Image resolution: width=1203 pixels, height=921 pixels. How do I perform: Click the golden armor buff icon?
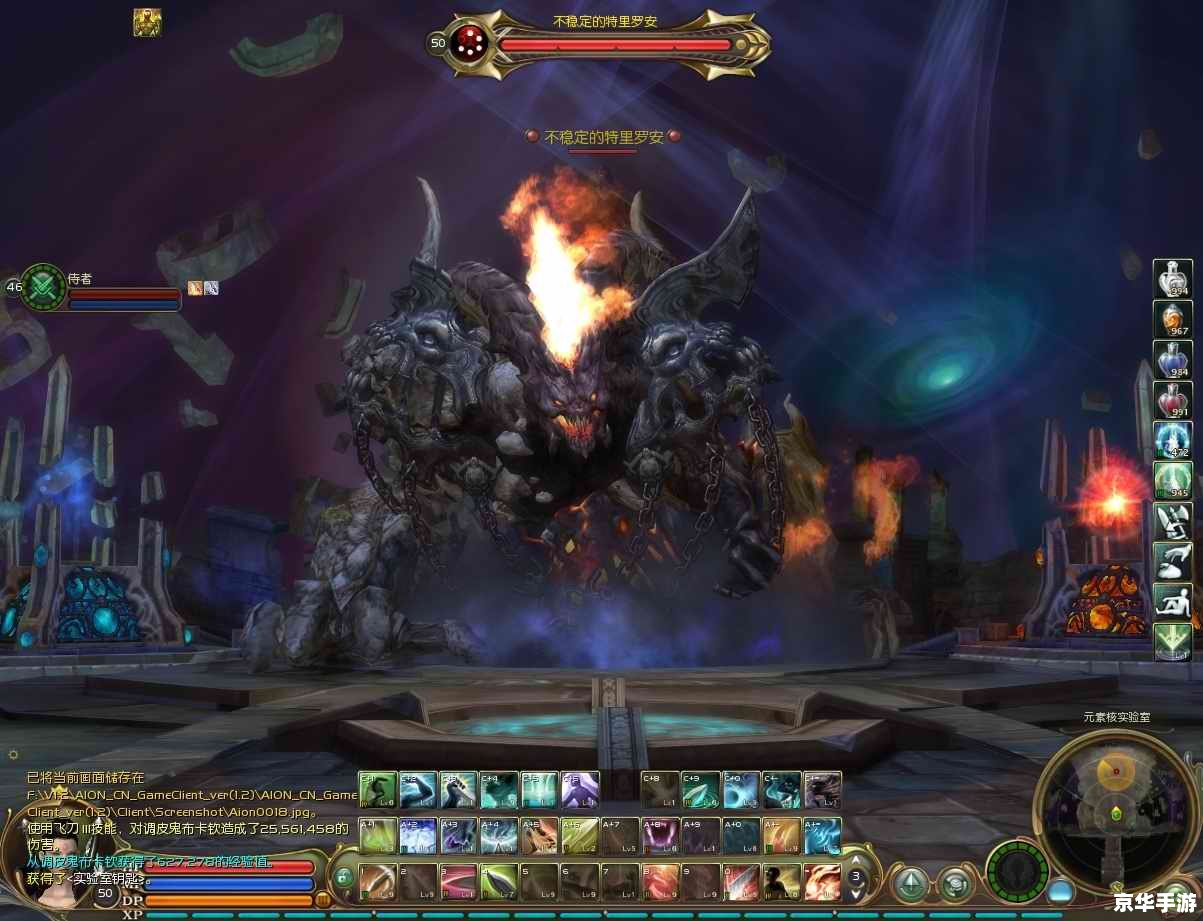pos(148,22)
